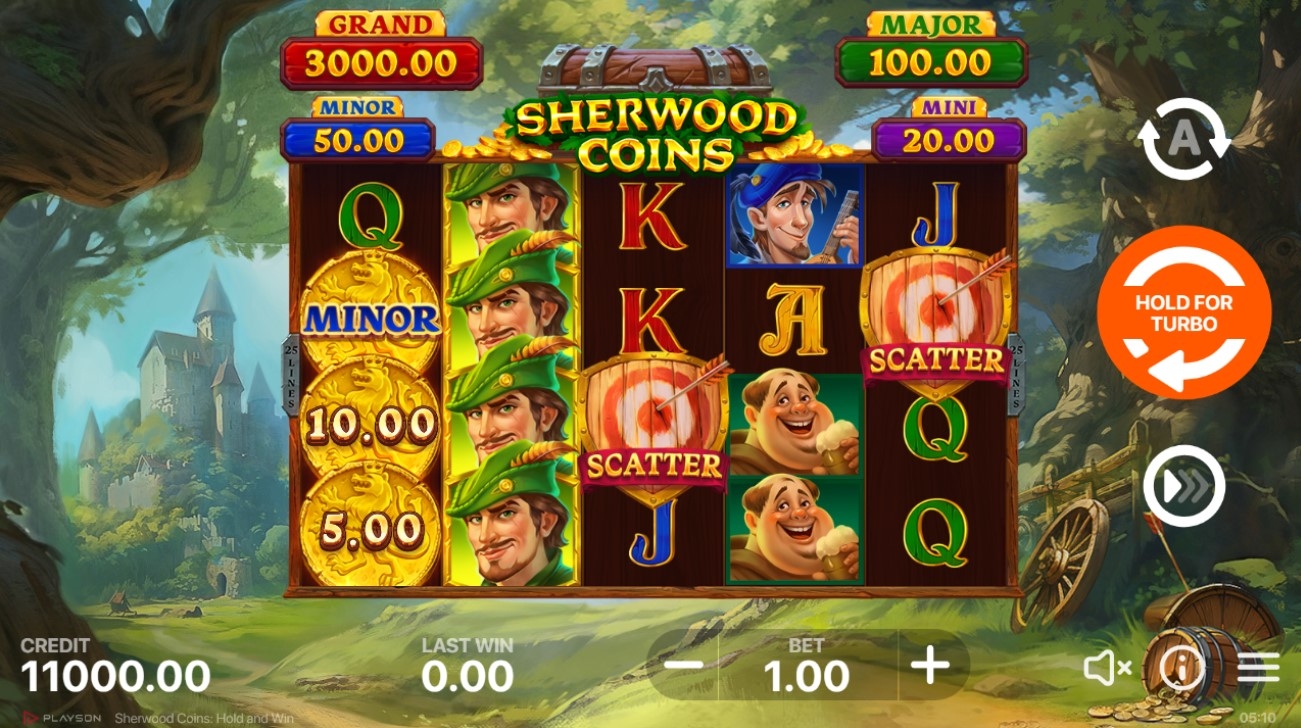Enable autoplay with the circular A button

point(1184,140)
